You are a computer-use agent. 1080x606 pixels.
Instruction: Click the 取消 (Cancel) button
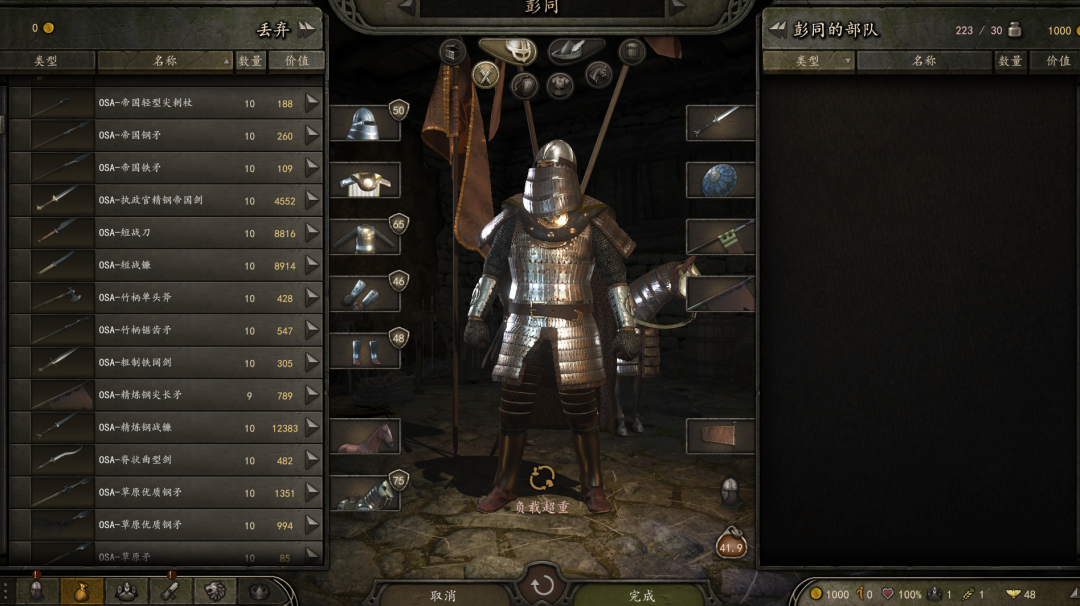click(443, 595)
